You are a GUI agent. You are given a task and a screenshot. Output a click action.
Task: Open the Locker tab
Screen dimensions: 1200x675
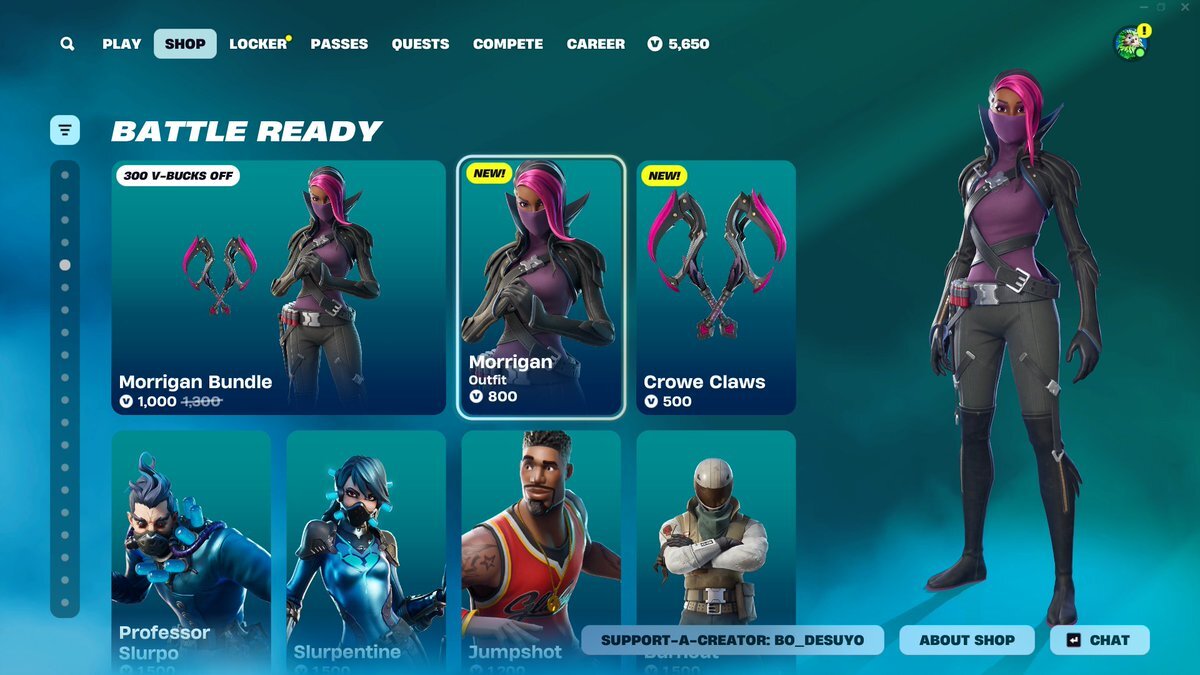(258, 44)
